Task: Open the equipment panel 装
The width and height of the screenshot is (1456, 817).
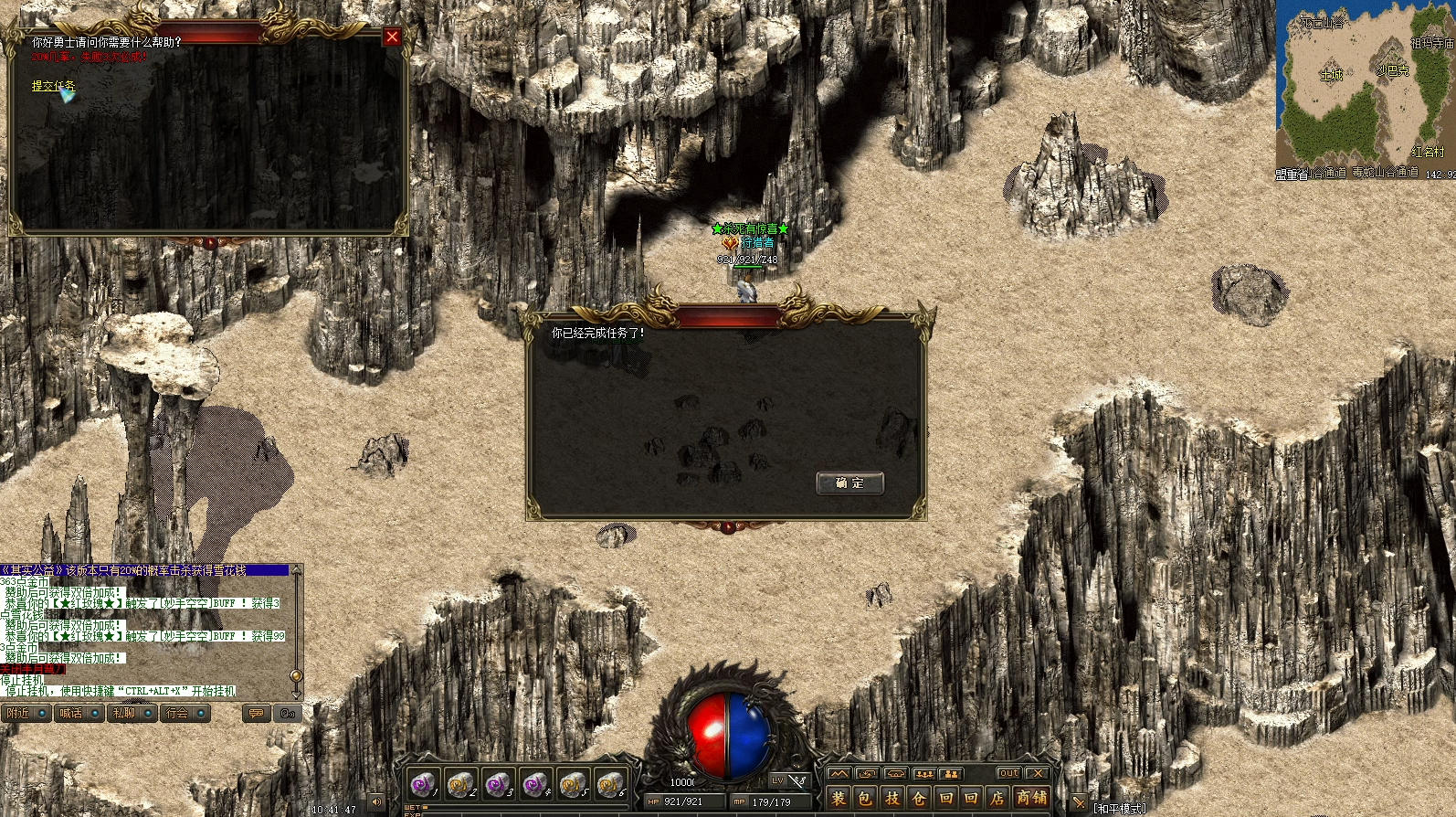Action: point(839,798)
